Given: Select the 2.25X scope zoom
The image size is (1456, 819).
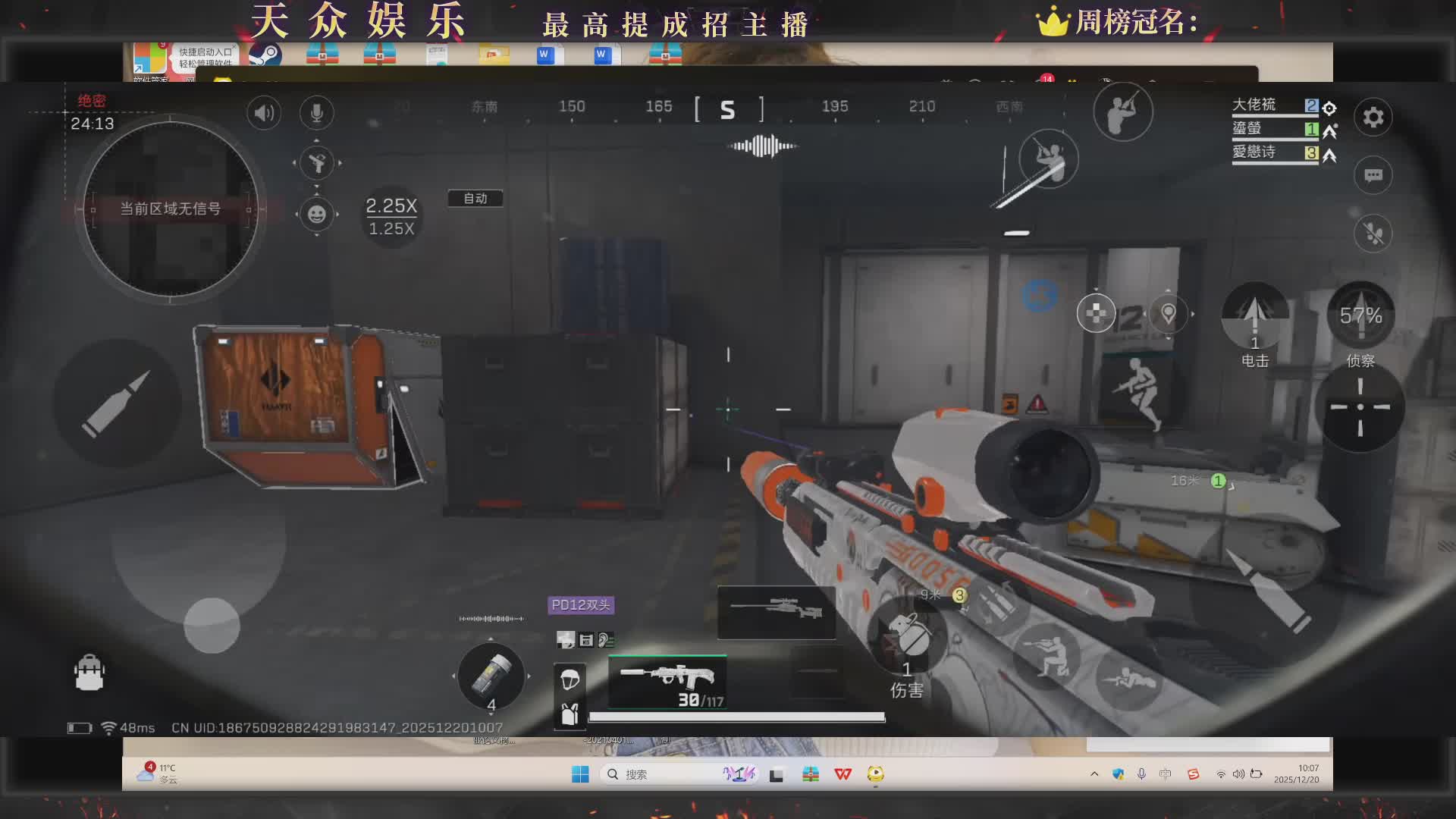Looking at the screenshot, I should tap(391, 206).
